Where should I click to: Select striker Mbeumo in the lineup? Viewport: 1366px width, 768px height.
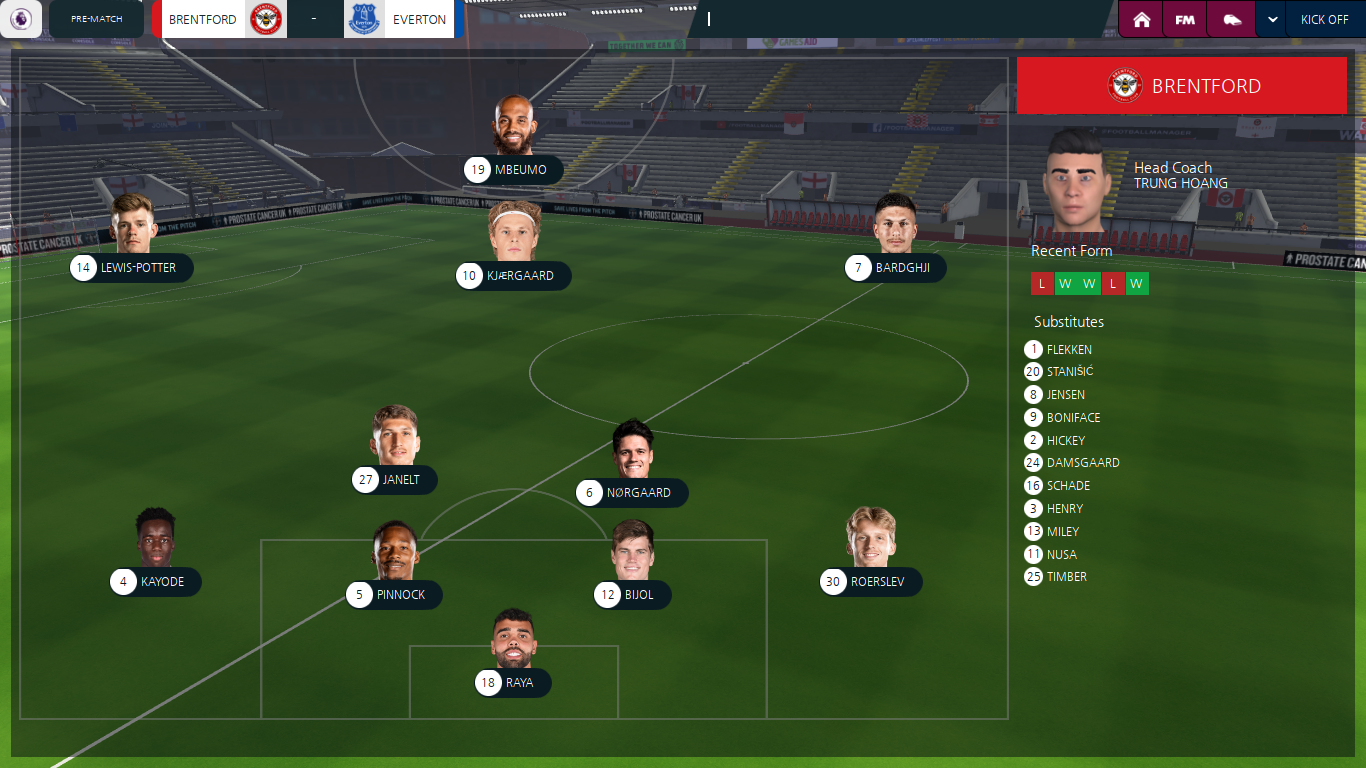click(514, 170)
